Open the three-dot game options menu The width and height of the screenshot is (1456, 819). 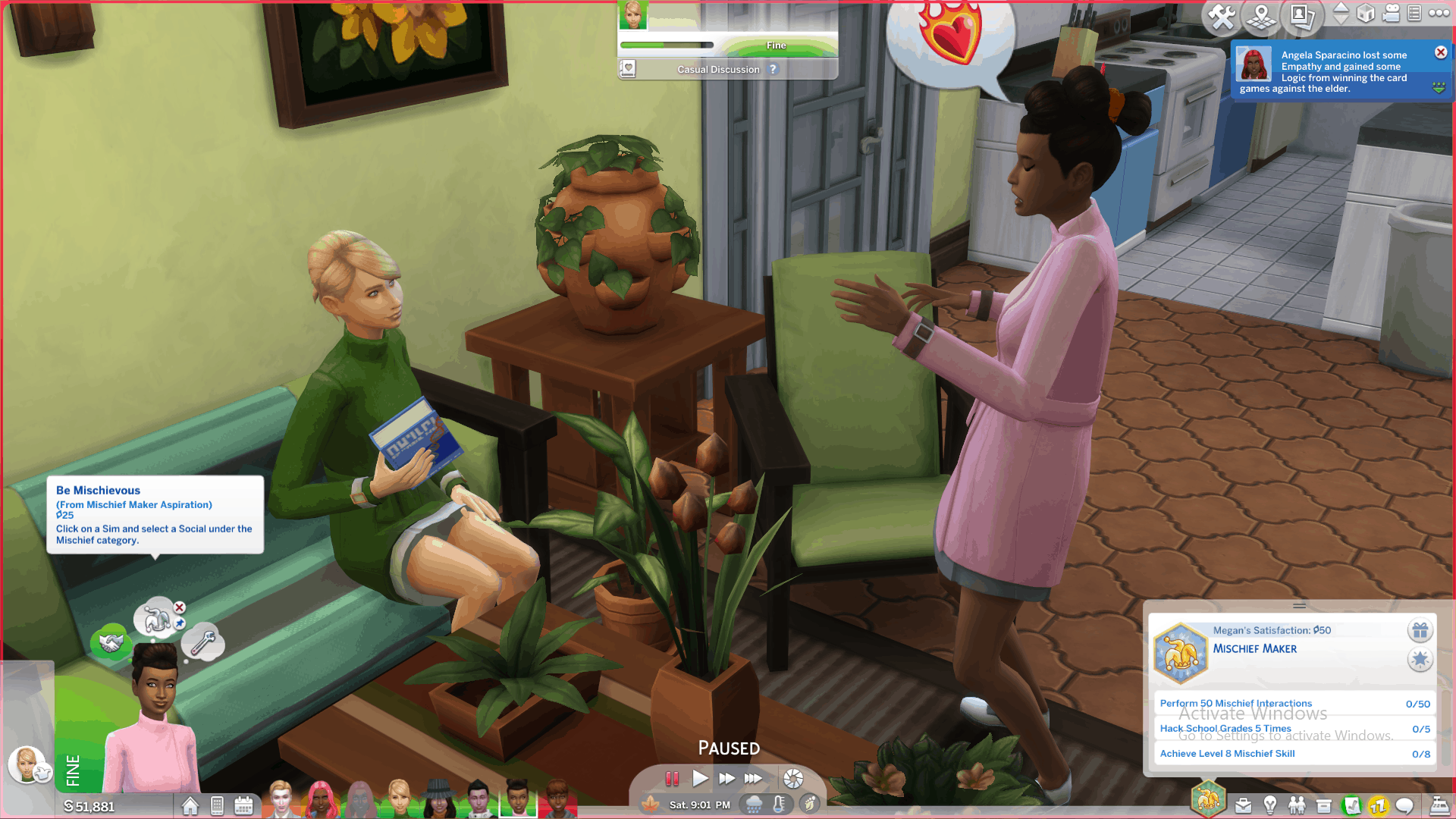pyautogui.click(x=1439, y=13)
